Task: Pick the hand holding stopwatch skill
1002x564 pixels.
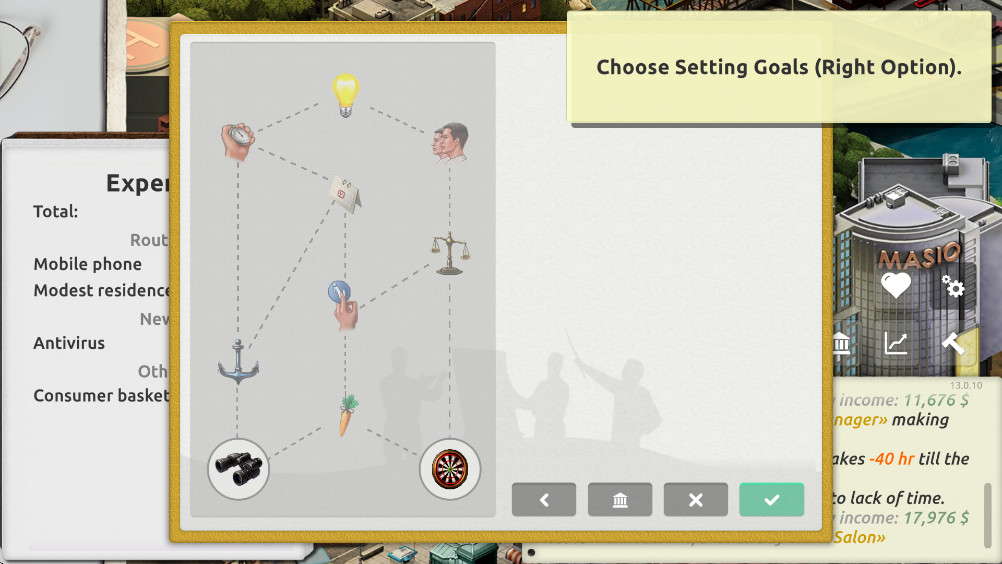Action: pos(237,141)
